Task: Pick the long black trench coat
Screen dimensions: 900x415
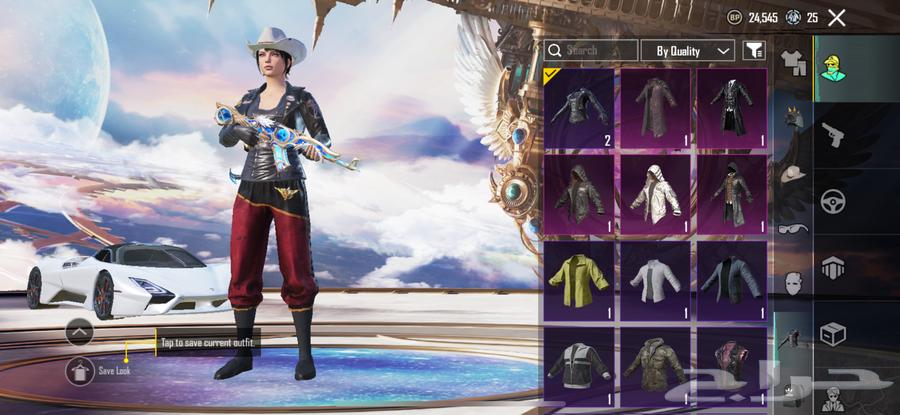Action: (x=731, y=108)
